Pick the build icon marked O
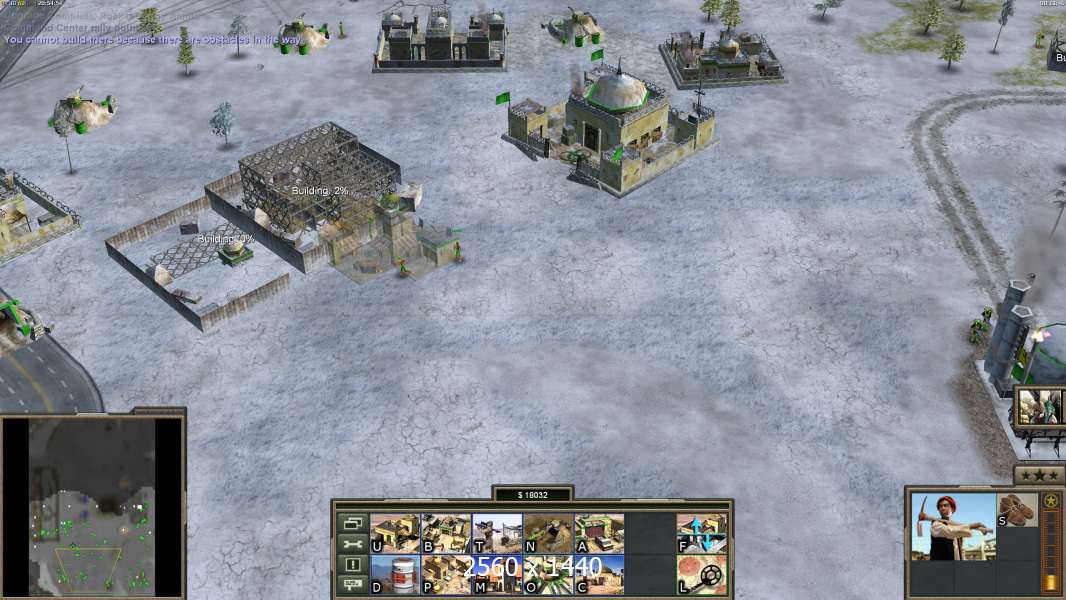The image size is (1066, 600). tap(548, 575)
